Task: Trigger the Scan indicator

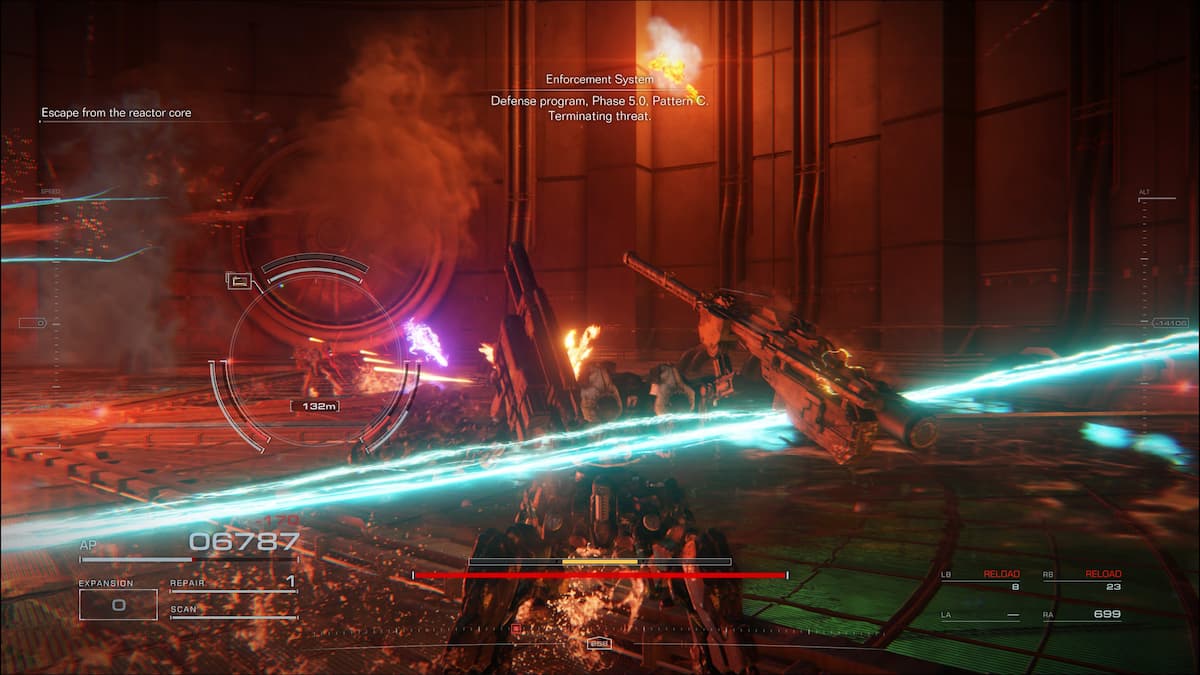Action: (x=233, y=610)
